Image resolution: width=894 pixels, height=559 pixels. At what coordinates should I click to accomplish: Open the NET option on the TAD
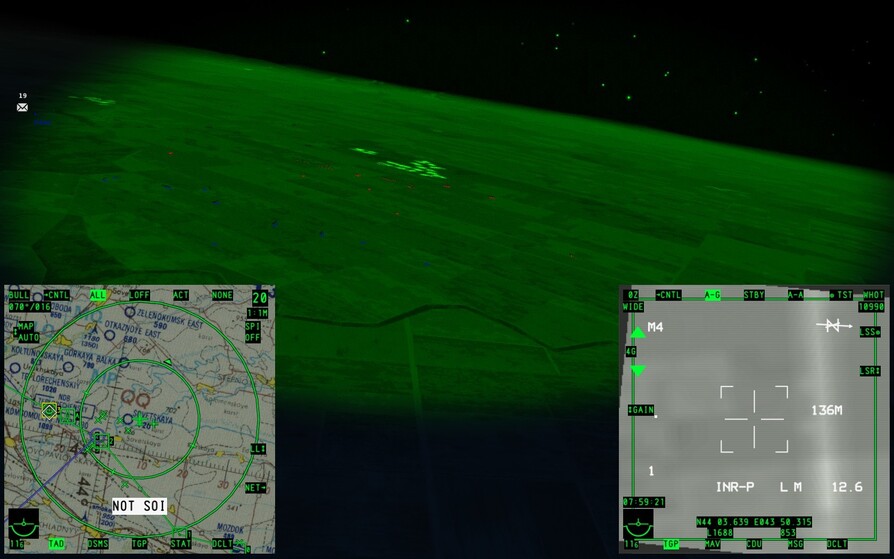(255, 488)
